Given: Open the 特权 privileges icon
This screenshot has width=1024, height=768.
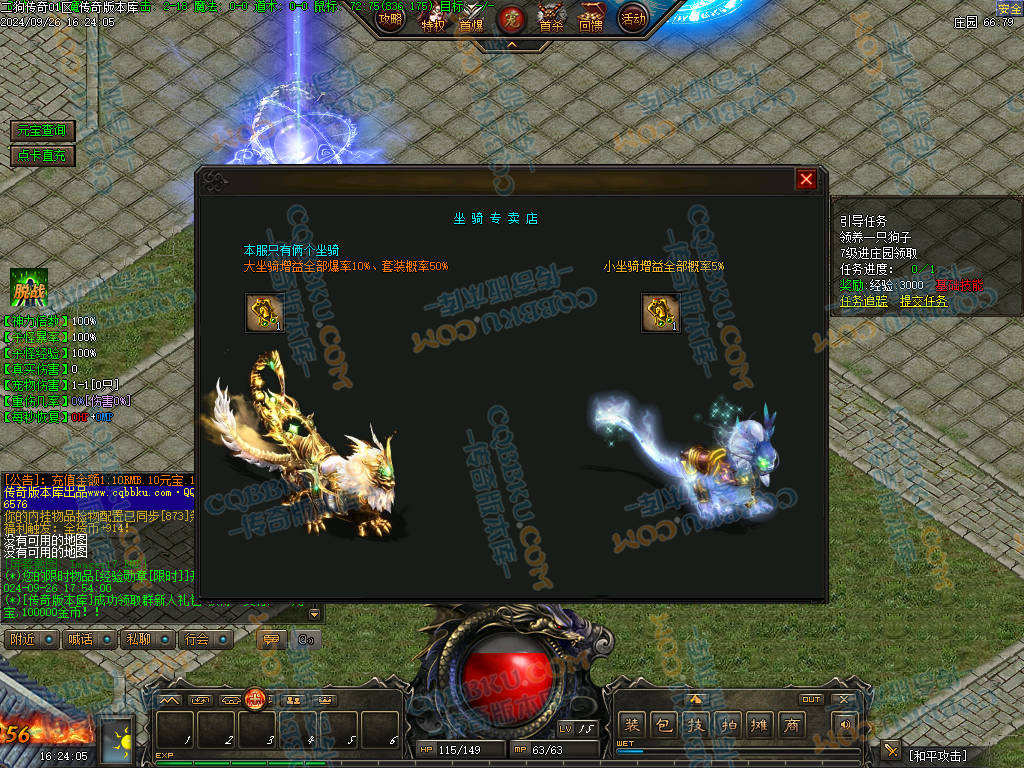Looking at the screenshot, I should coord(432,18).
